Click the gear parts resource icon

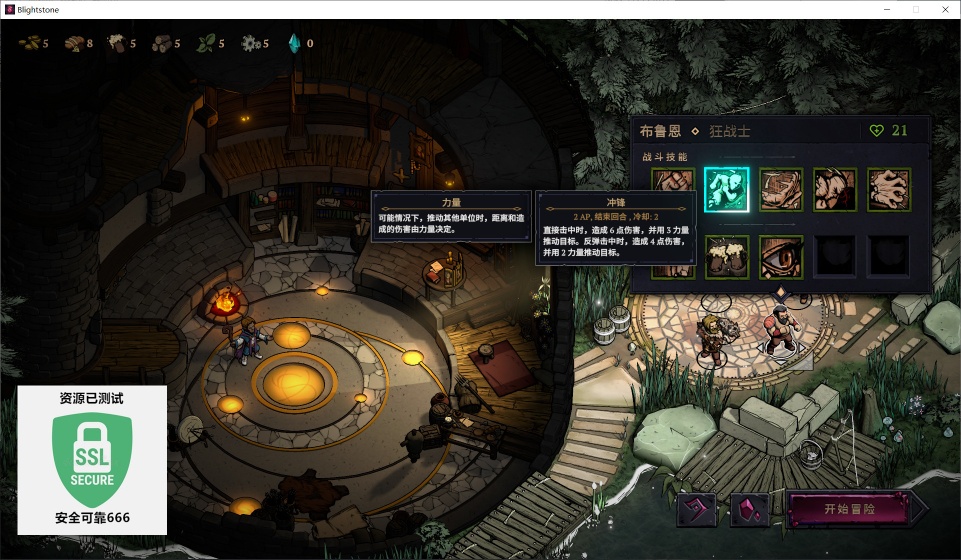(x=250, y=43)
